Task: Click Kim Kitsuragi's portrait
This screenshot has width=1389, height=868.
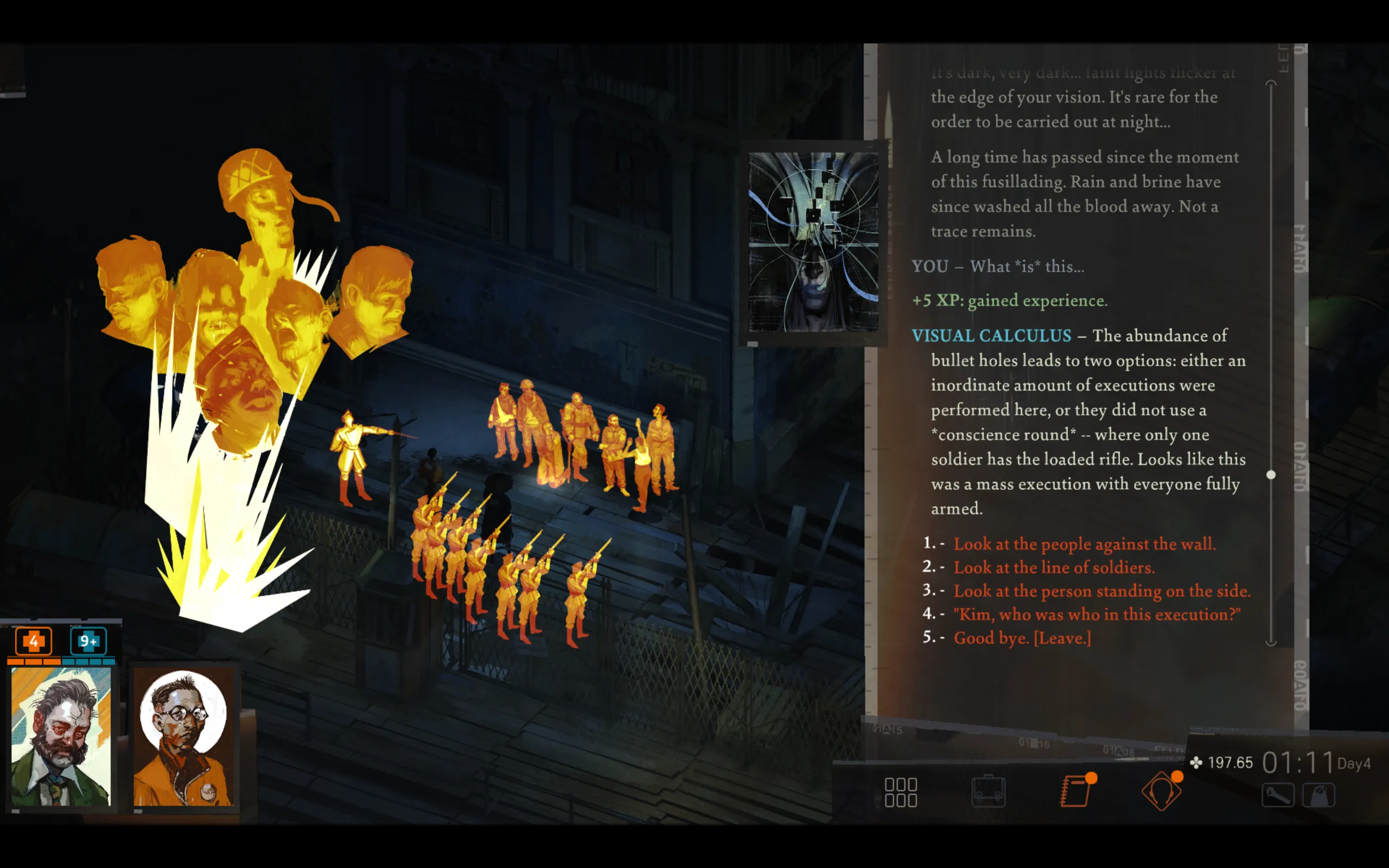Action: pos(184,737)
